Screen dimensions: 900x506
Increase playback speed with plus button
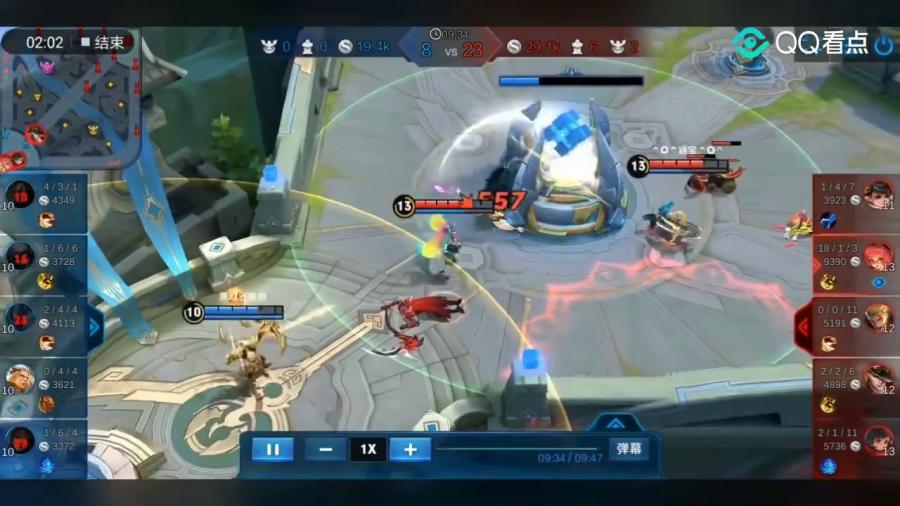(410, 449)
